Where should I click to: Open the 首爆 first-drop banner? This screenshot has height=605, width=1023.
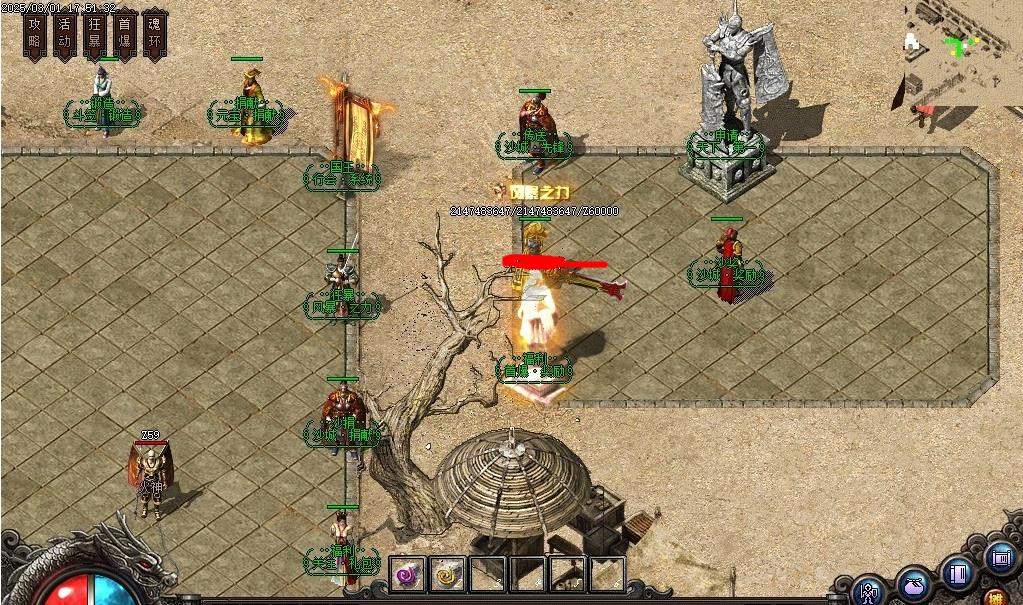point(125,33)
